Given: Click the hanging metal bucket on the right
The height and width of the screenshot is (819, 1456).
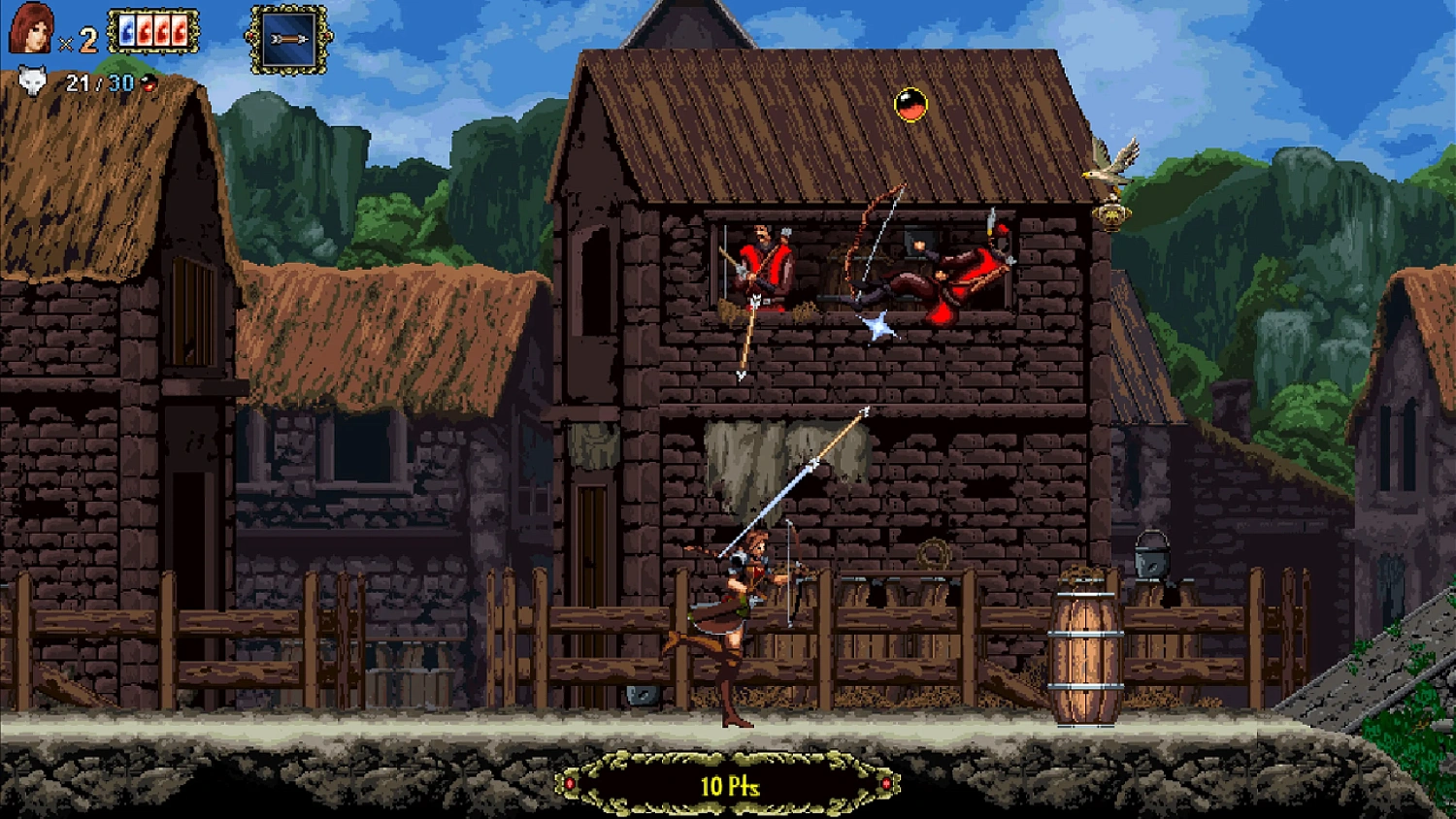Looking at the screenshot, I should [x=1151, y=563].
